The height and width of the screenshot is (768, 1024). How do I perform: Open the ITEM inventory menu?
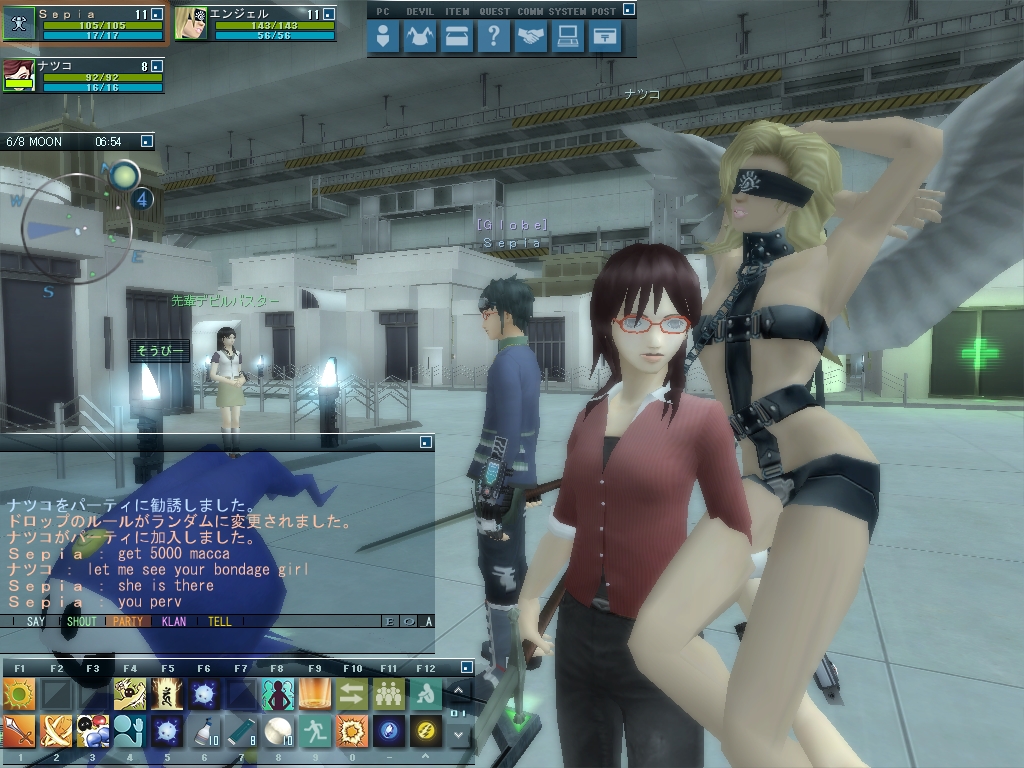[x=457, y=38]
